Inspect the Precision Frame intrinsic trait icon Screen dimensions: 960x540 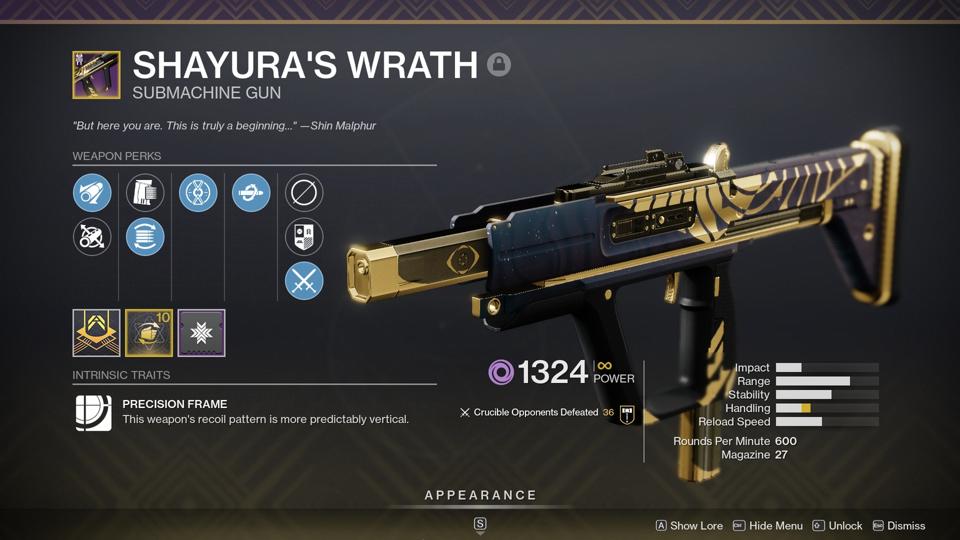tap(94, 412)
